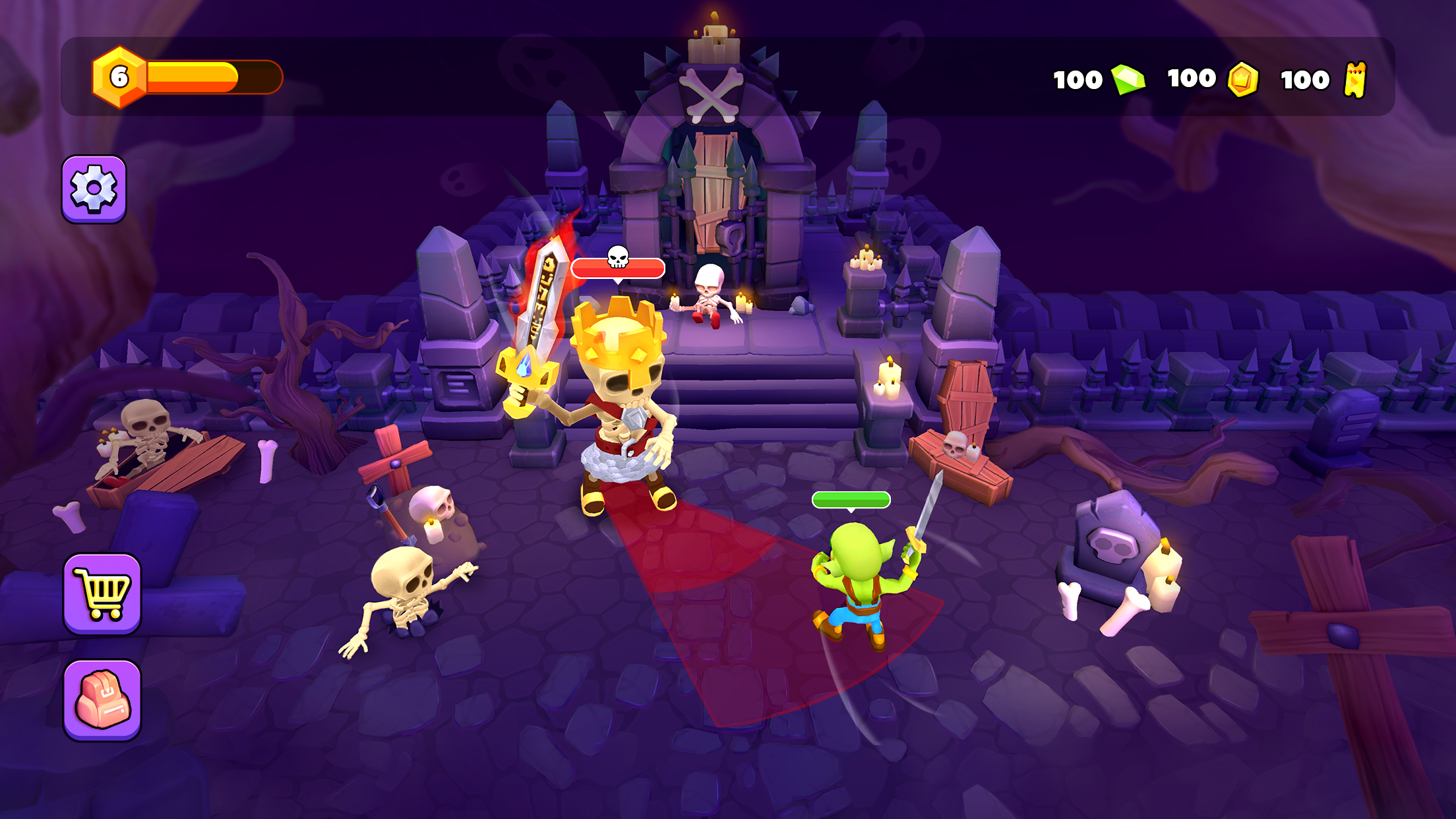Click the coin count showing 100
Image resolution: width=1456 pixels, height=819 pixels.
coord(1192,79)
